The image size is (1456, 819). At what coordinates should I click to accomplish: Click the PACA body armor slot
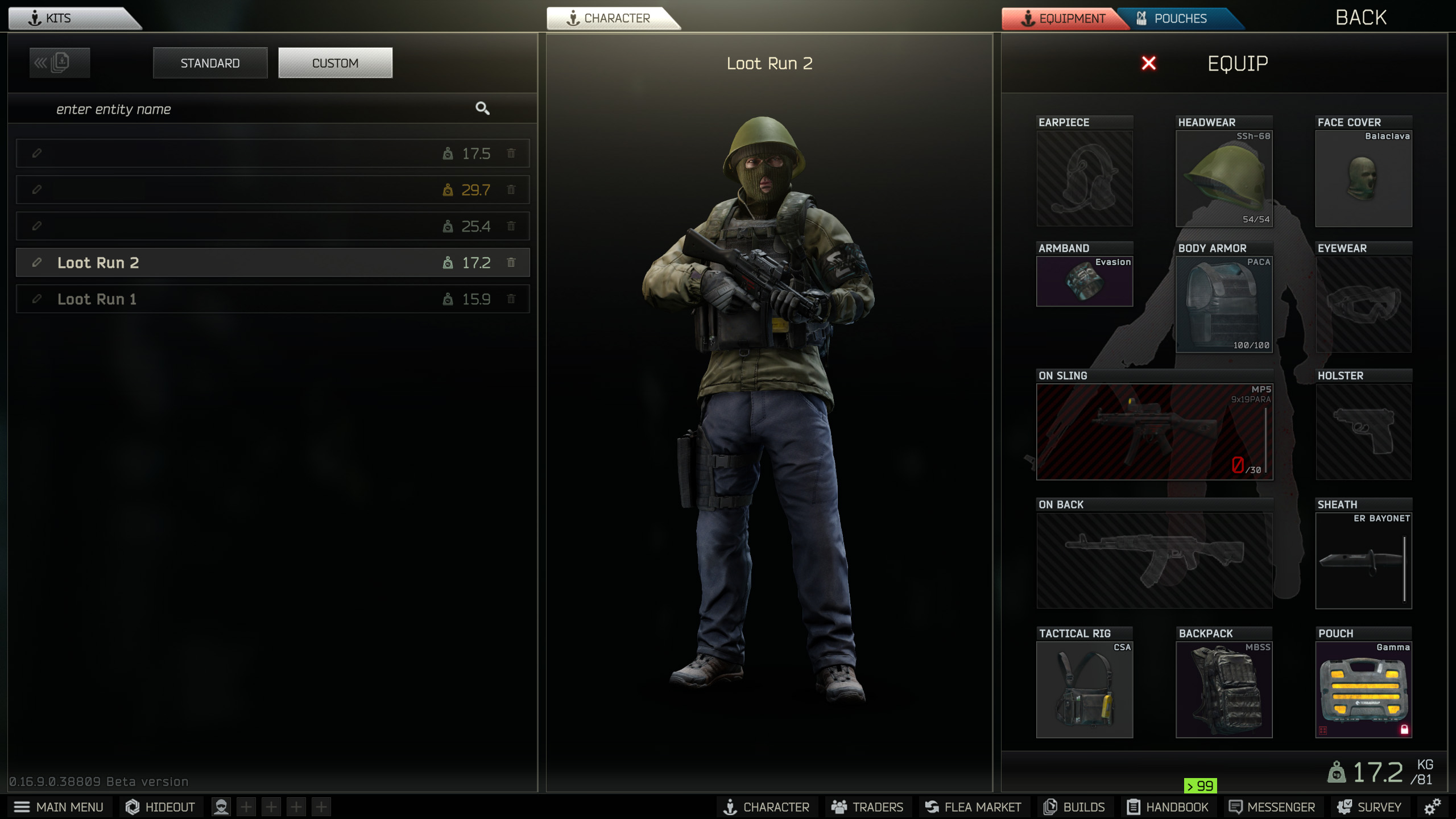click(x=1224, y=304)
